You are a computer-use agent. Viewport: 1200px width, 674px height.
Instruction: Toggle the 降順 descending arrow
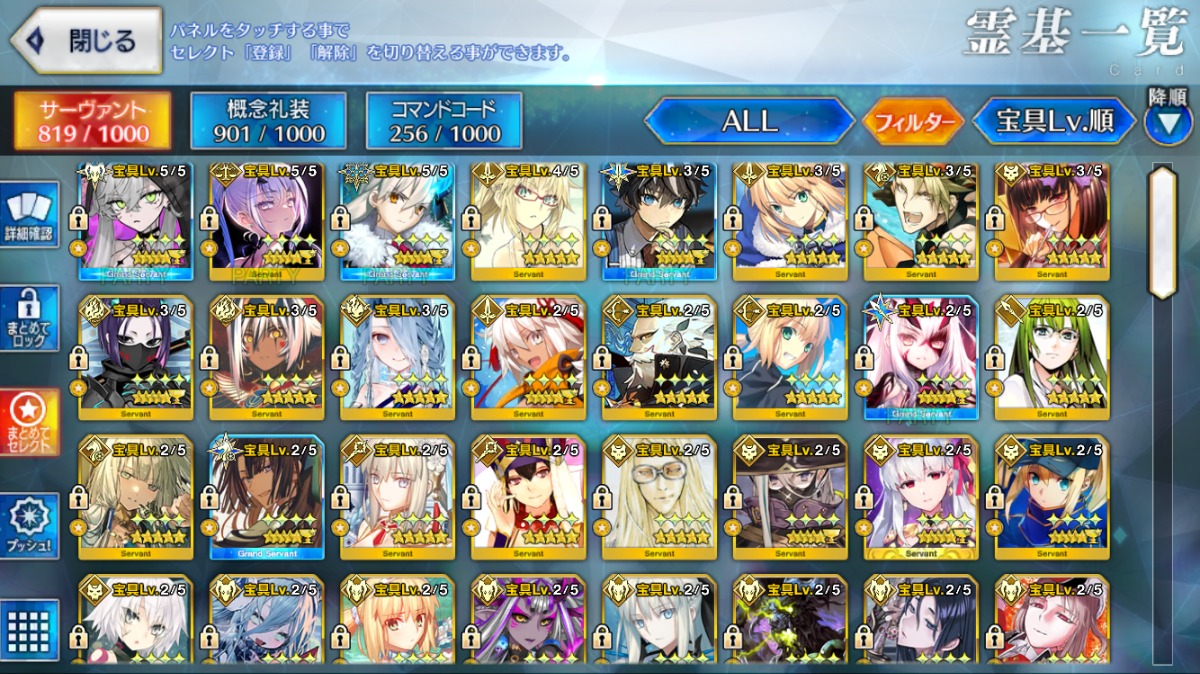click(1167, 122)
